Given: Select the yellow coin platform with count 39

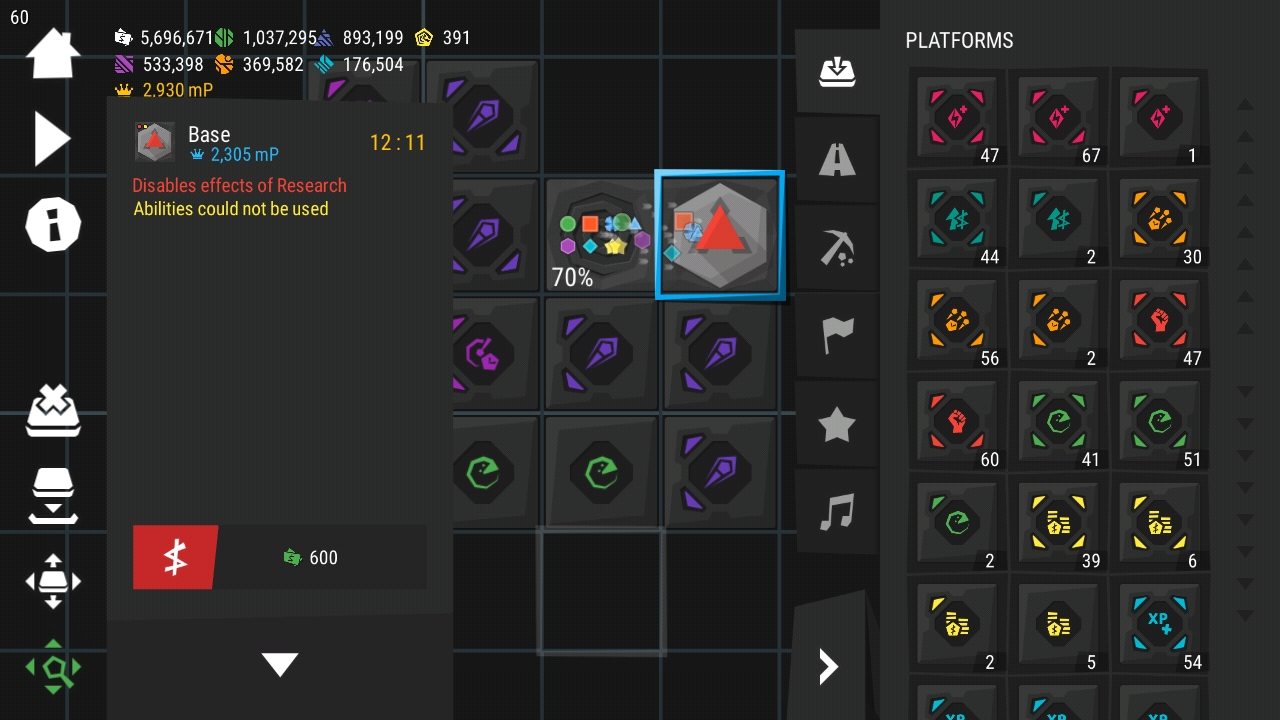Looking at the screenshot, I should point(1058,523).
